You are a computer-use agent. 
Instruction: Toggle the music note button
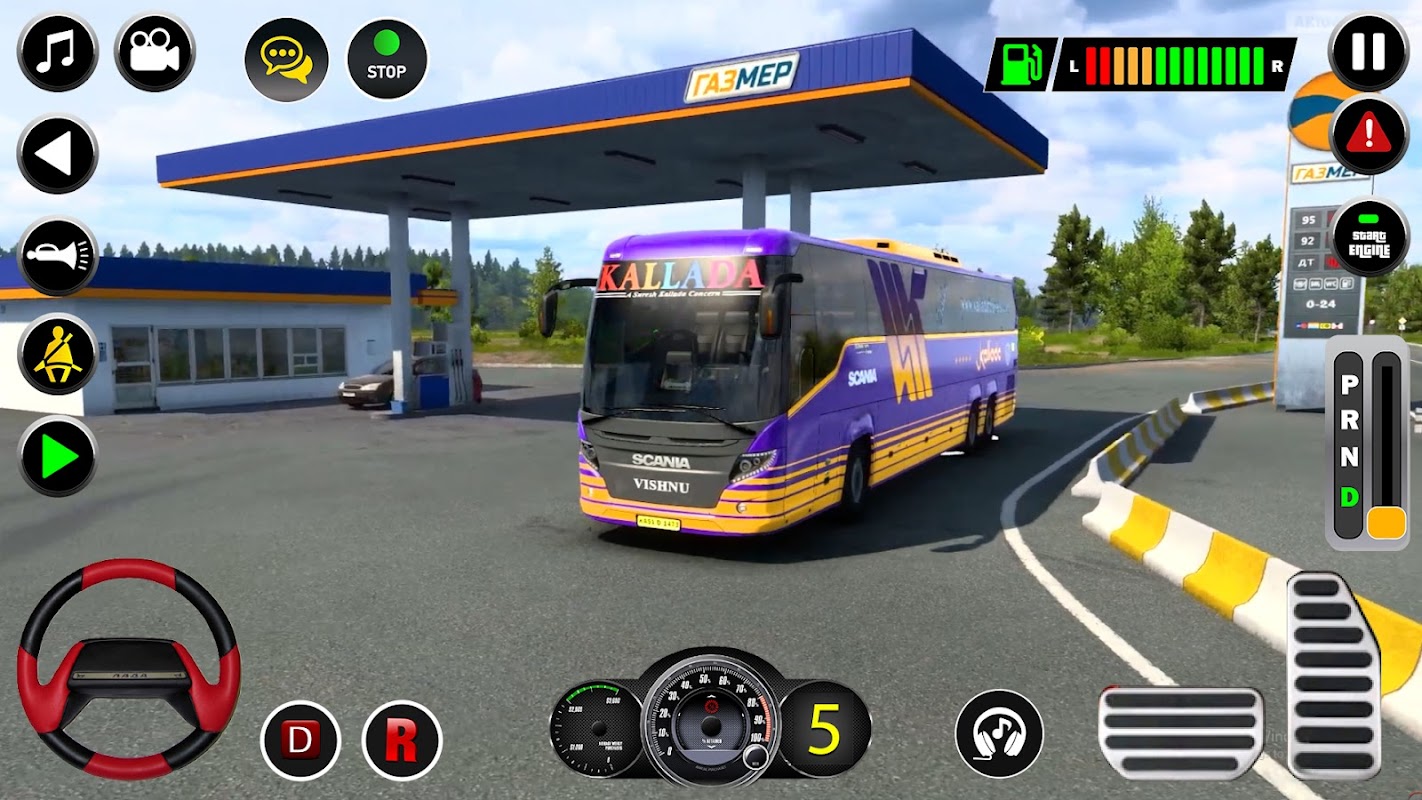[57, 53]
